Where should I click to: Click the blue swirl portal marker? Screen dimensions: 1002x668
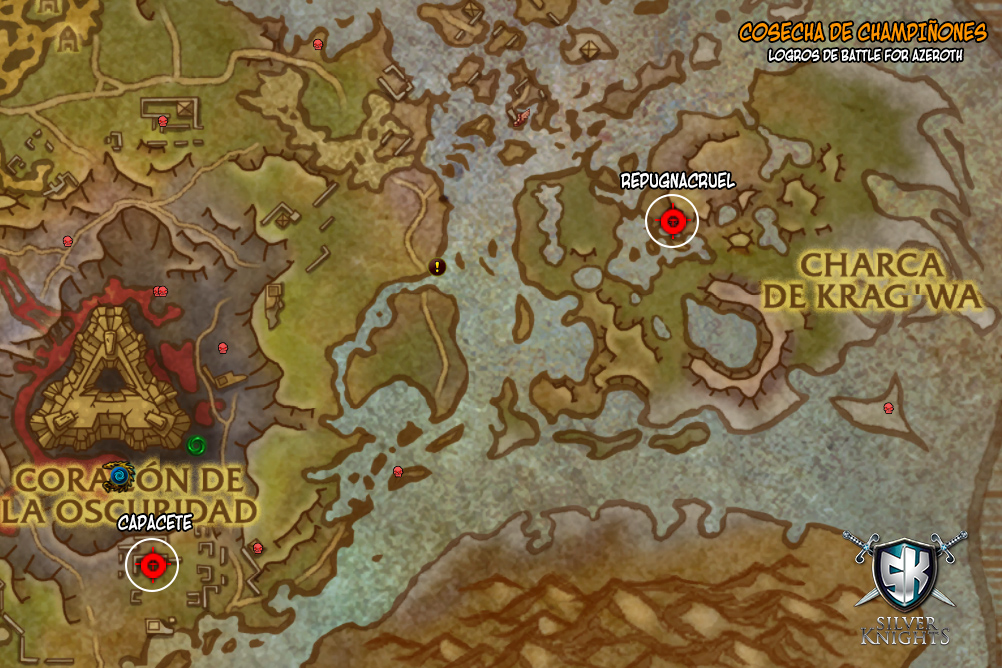(120, 475)
